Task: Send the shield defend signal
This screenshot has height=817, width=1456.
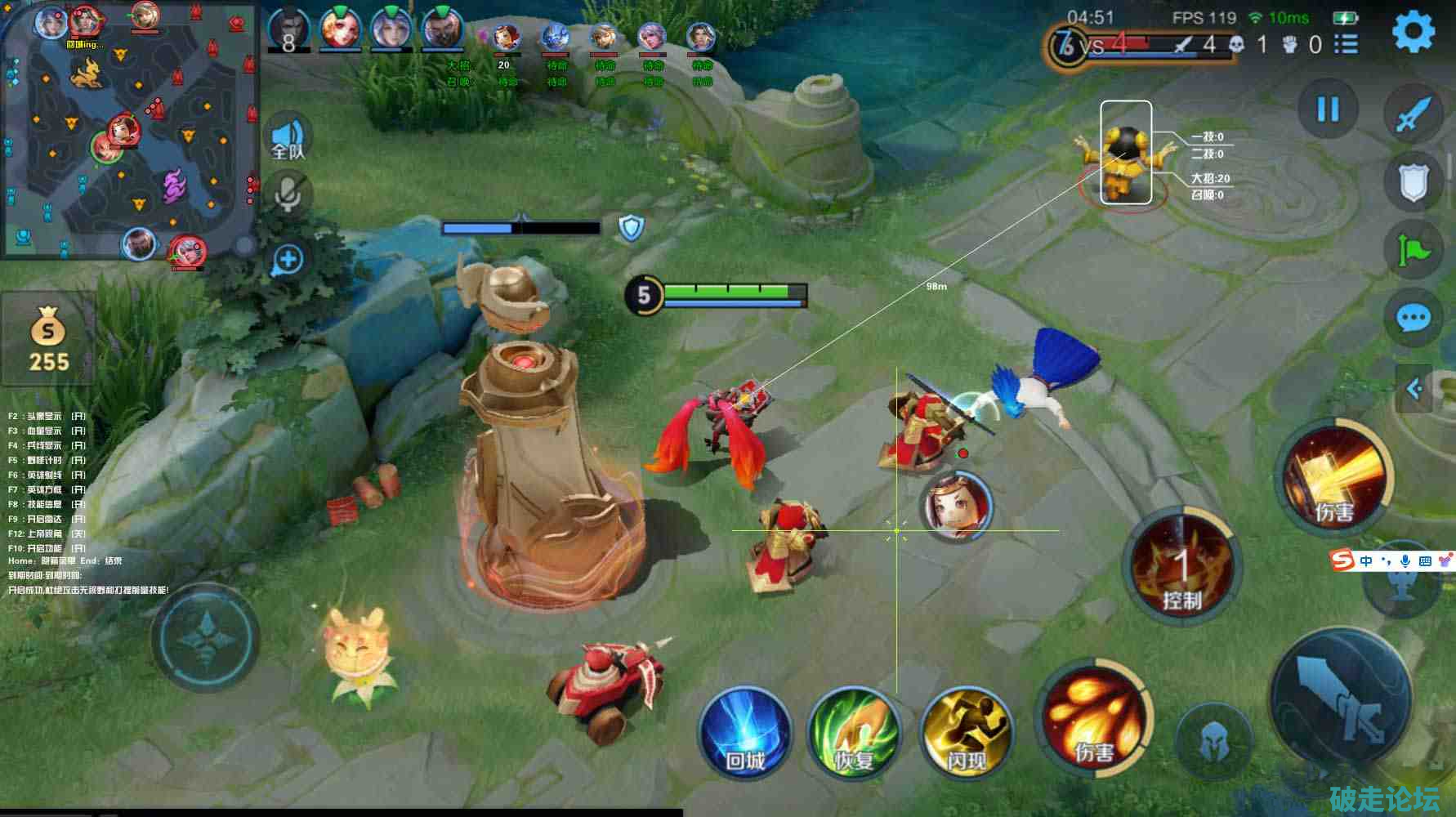Action: pyautogui.click(x=1413, y=181)
